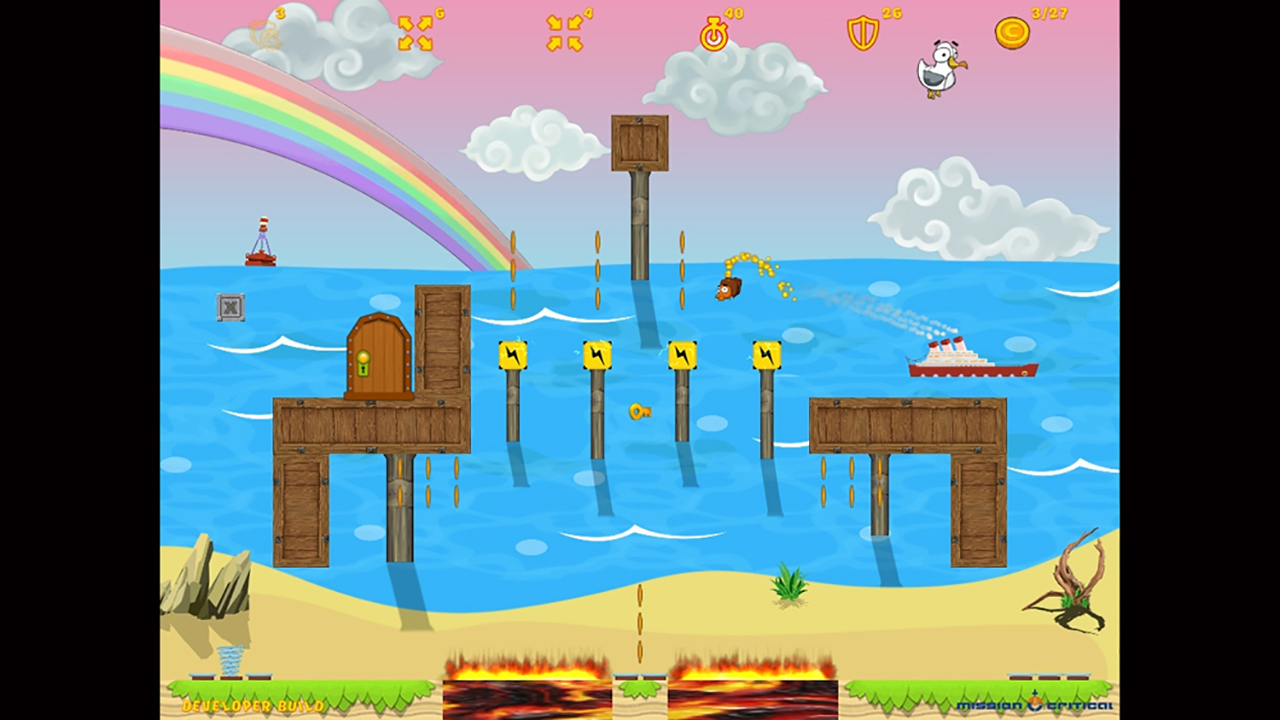Collect the floating golden key
The width and height of the screenshot is (1280, 720).
point(640,413)
